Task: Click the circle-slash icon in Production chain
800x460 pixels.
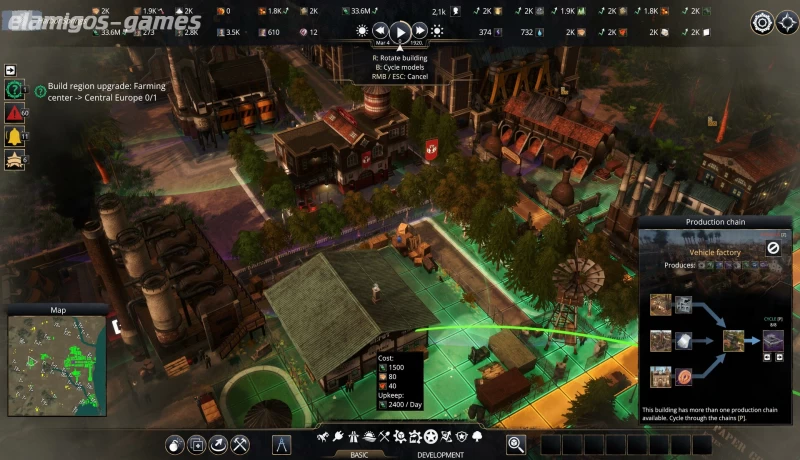Action: (x=773, y=248)
